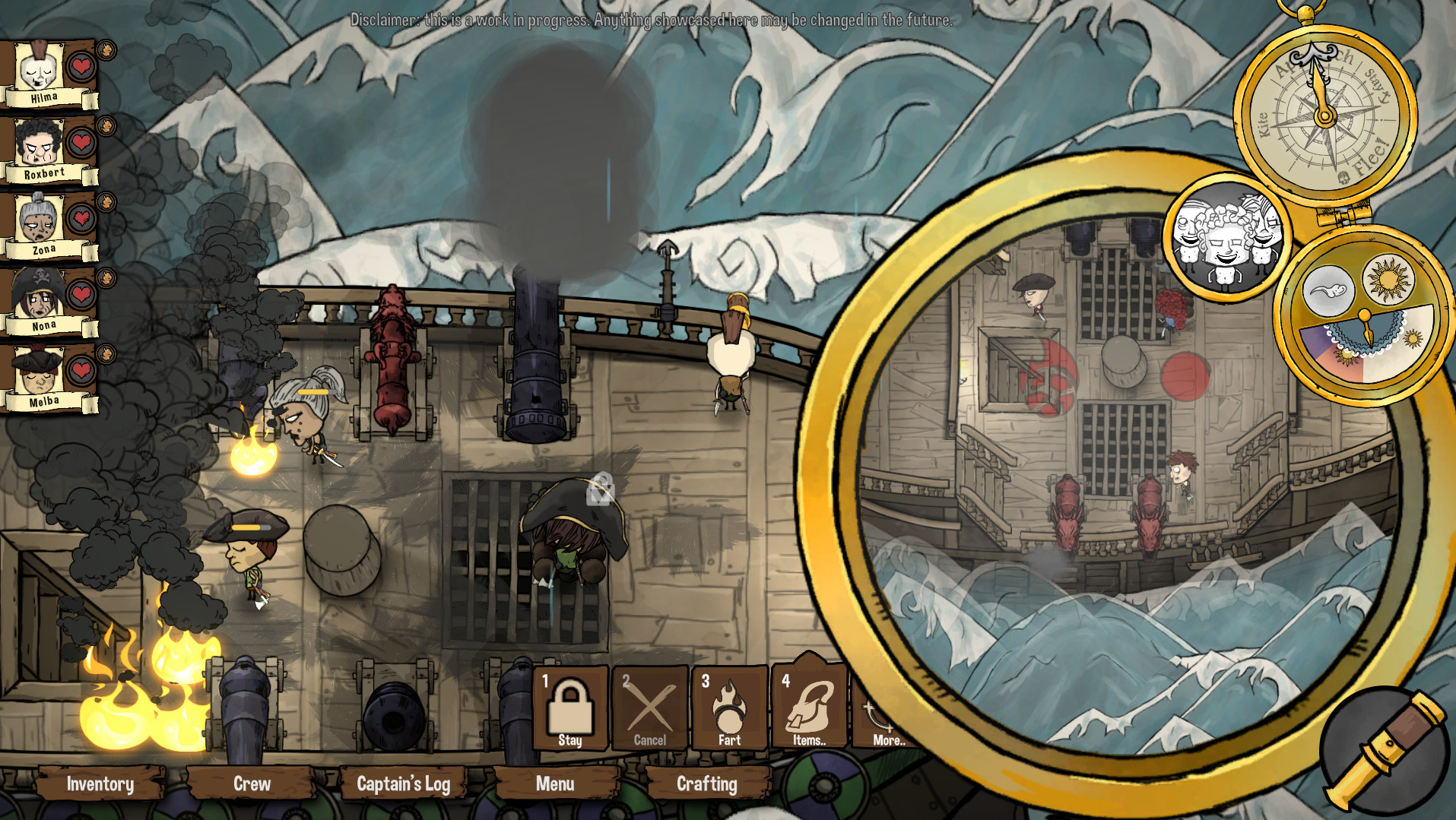The height and width of the screenshot is (820, 1456).
Task: Click the coin icon beside Roxbert's name
Action: coord(106,125)
